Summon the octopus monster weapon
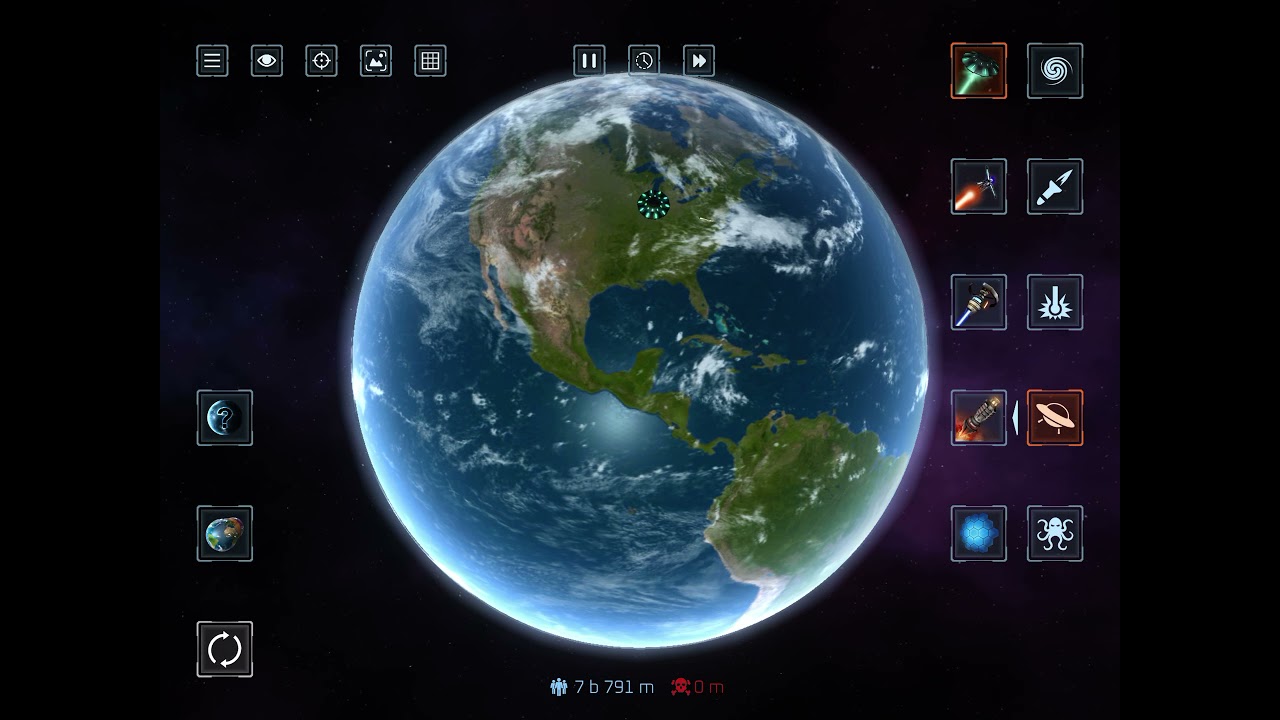 (1055, 534)
